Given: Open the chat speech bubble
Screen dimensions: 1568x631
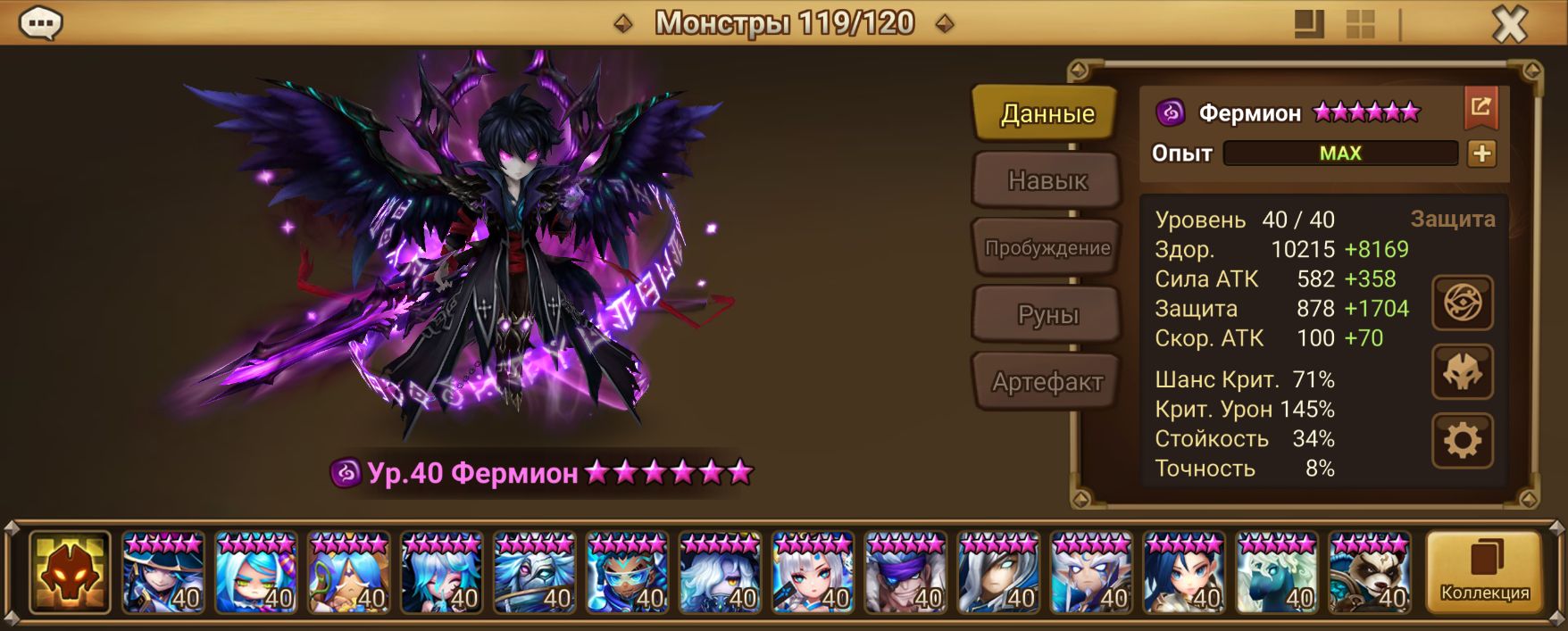Looking at the screenshot, I should tap(40, 23).
